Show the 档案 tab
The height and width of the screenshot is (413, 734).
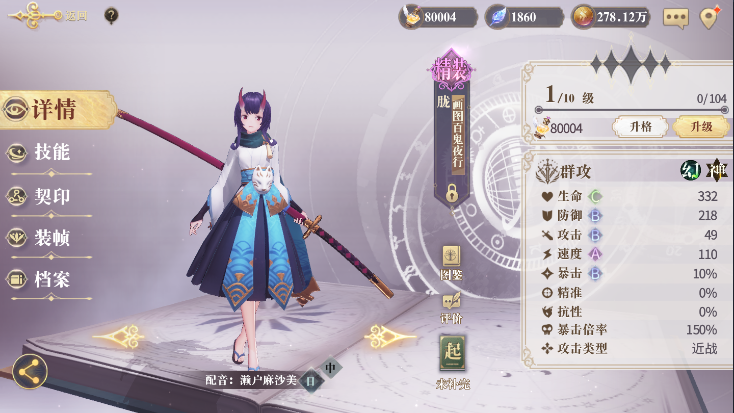(52, 280)
